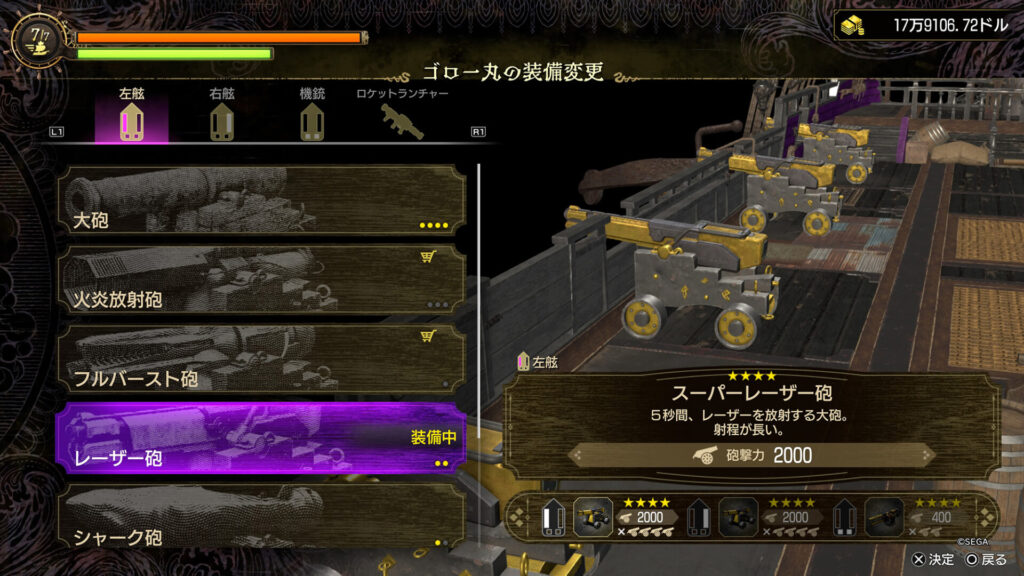Select the machine gun slot rated 400
Image resolution: width=1024 pixels, height=576 pixels.
pos(884,516)
